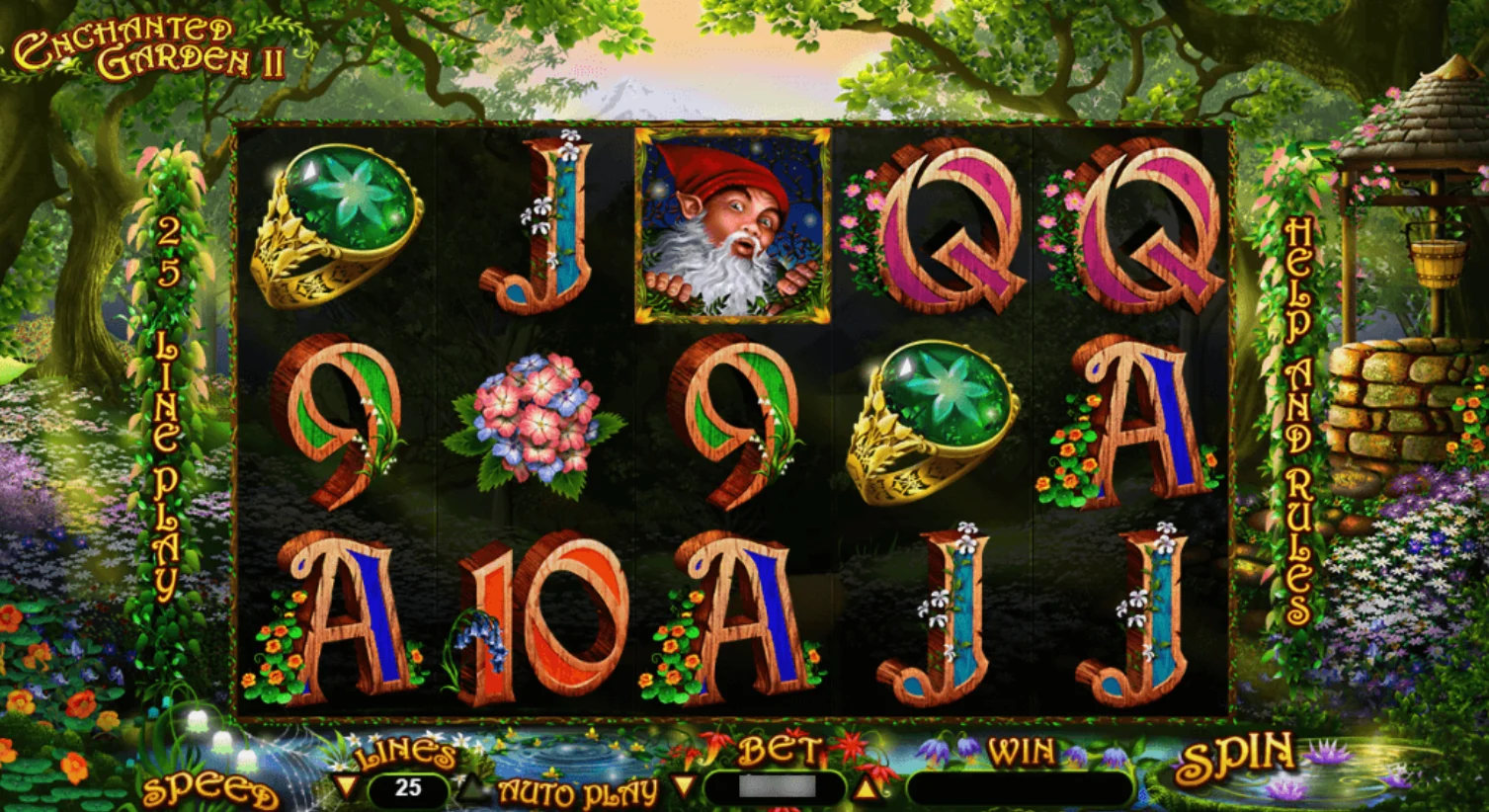1489x812 pixels.
Task: Raise the bet amount
Action: pos(867,787)
